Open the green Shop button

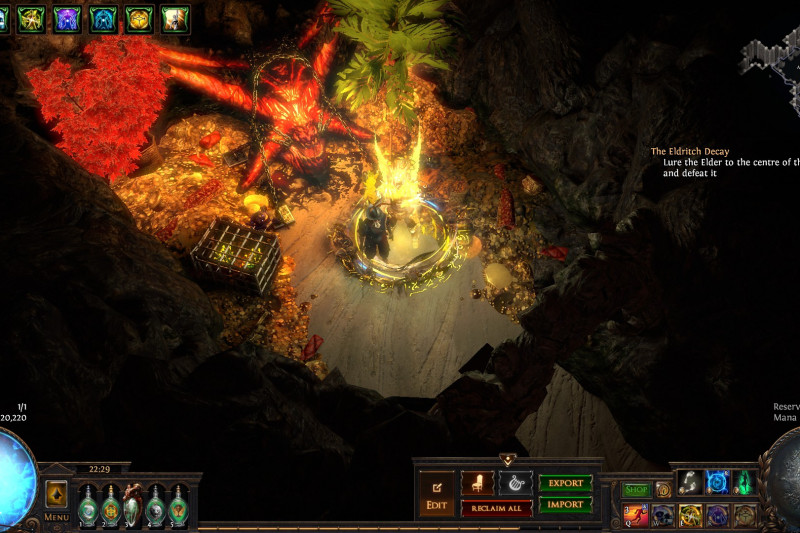636,490
